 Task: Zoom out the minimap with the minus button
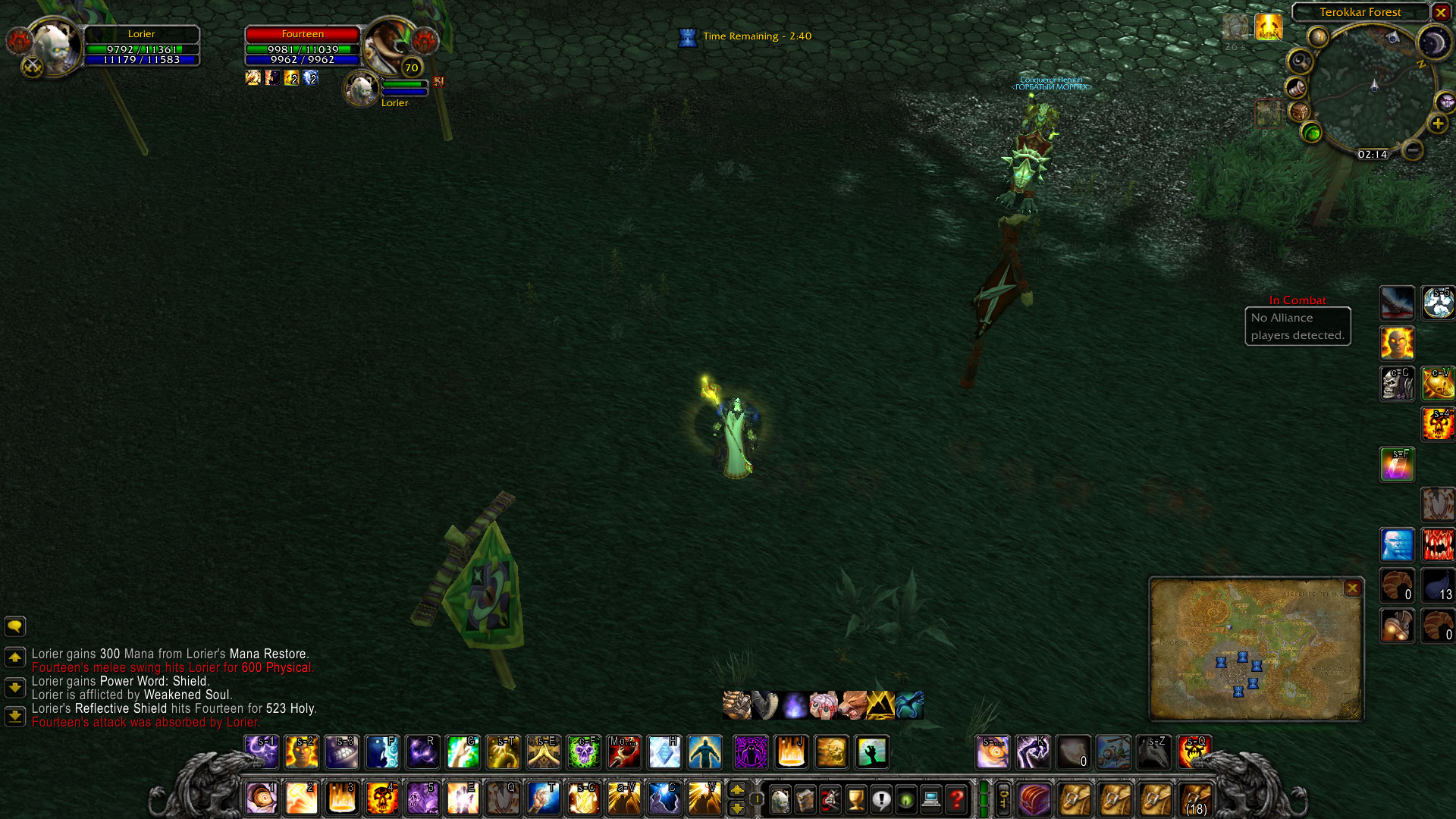tap(1412, 150)
